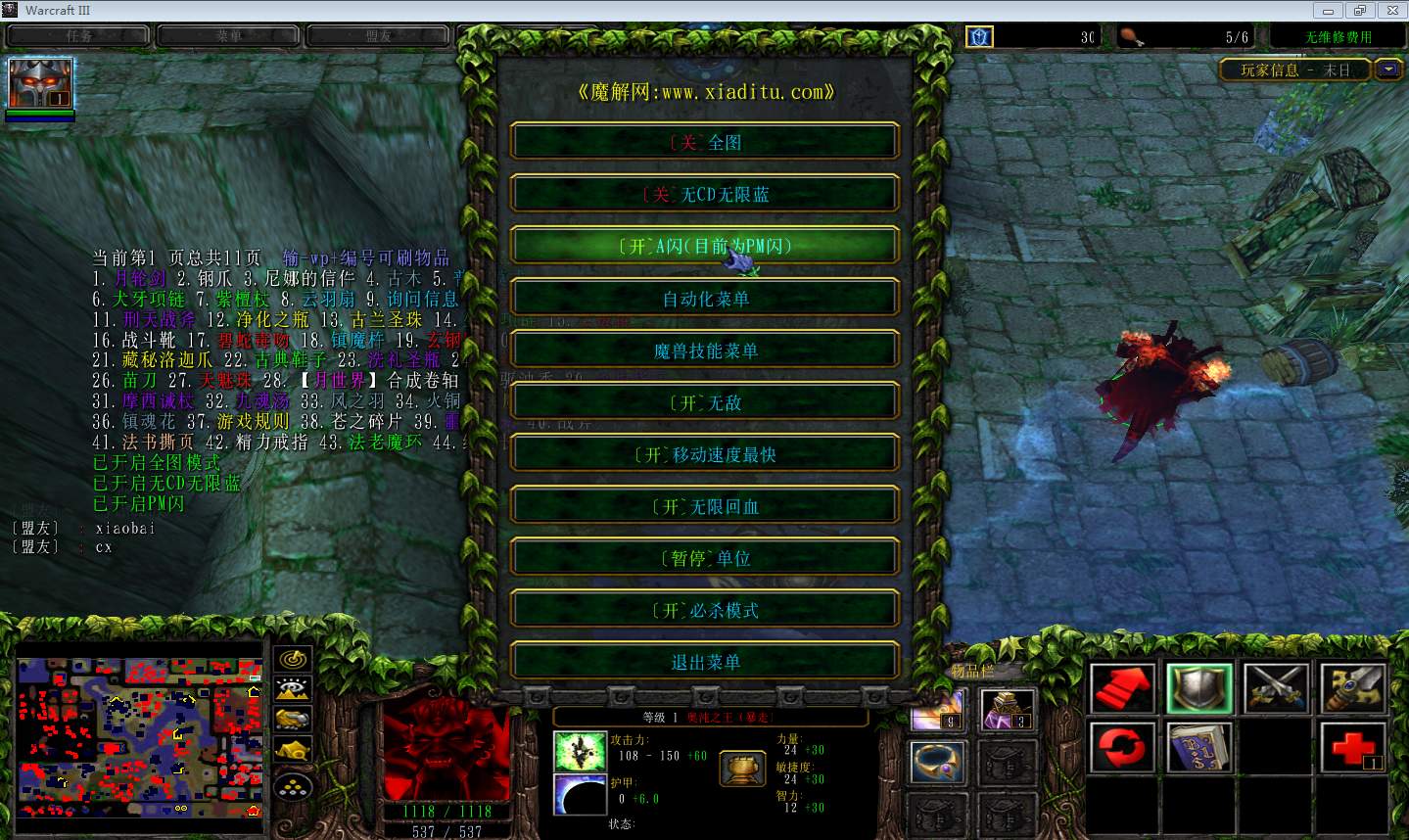This screenshot has width=1409, height=840.
Task: Open the 魔兽技能菜单 submenu
Action: pos(704,350)
